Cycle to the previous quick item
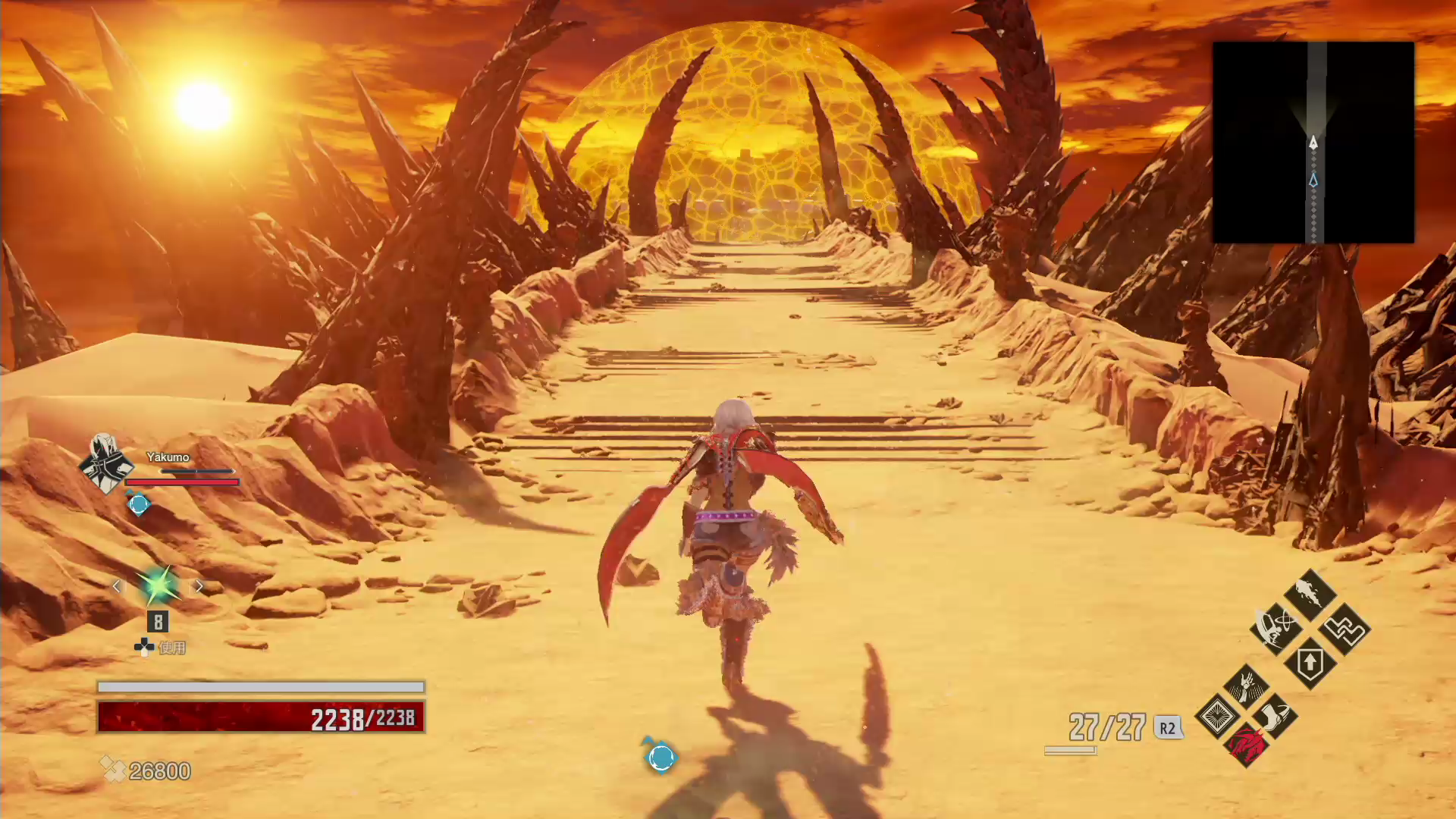Image resolution: width=1456 pixels, height=819 pixels. 117,586
